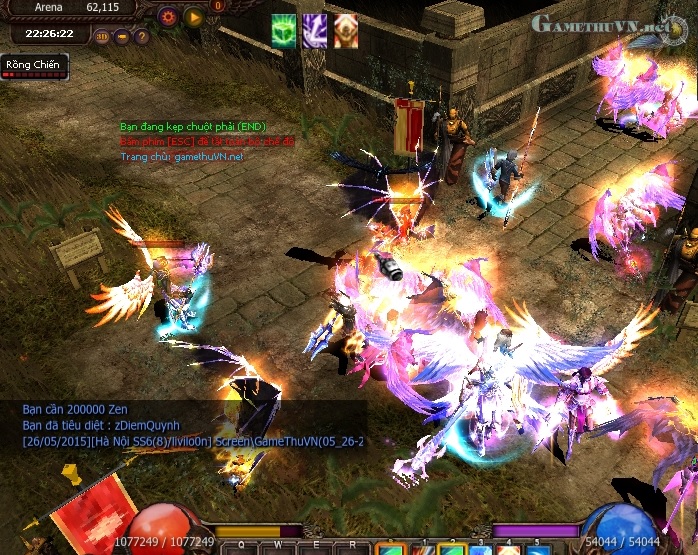Click the Rồng Chiến status panel
Screen dimensions: 698x555
click(x=34, y=66)
